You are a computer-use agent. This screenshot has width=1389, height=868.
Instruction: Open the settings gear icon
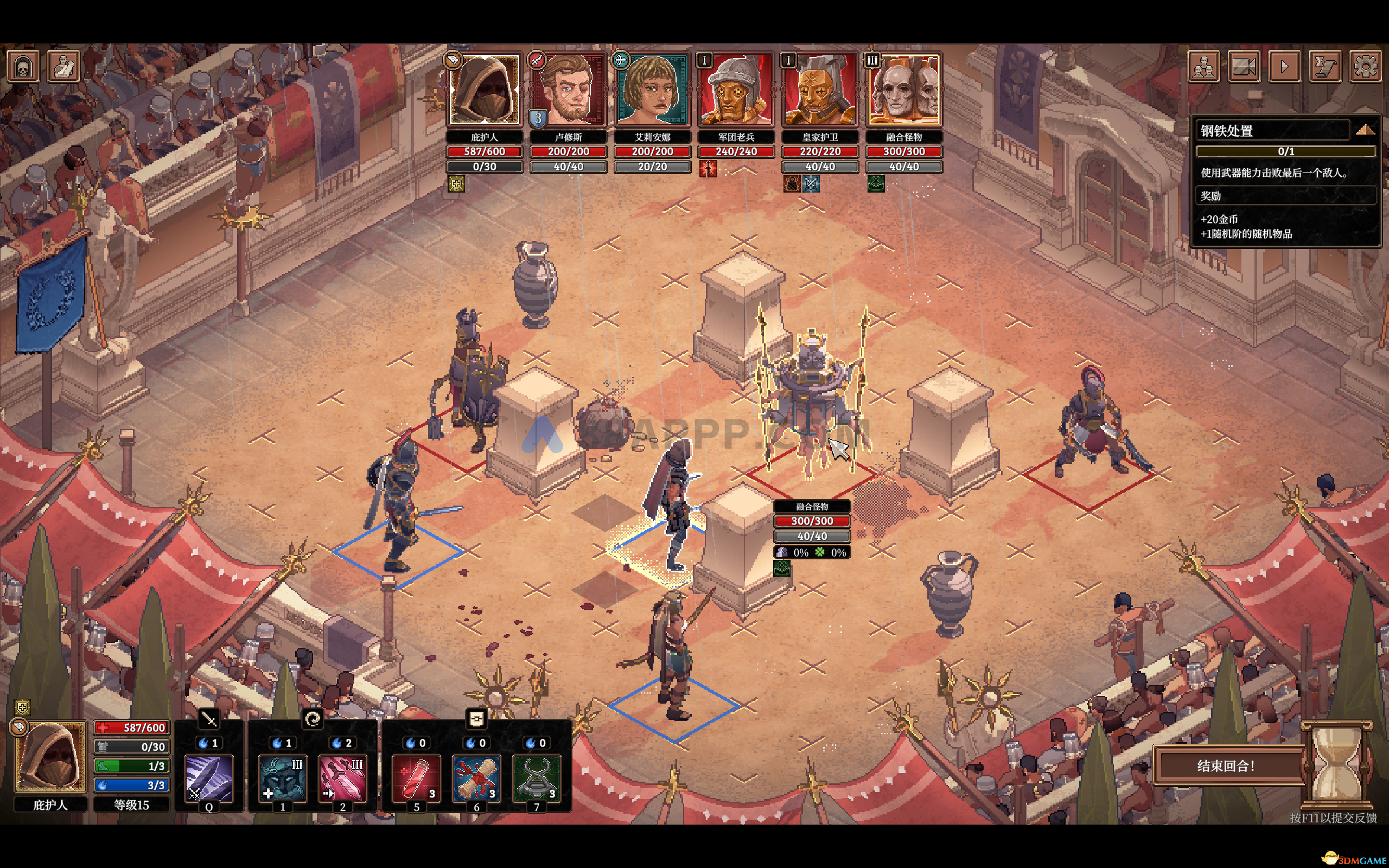click(x=1366, y=66)
